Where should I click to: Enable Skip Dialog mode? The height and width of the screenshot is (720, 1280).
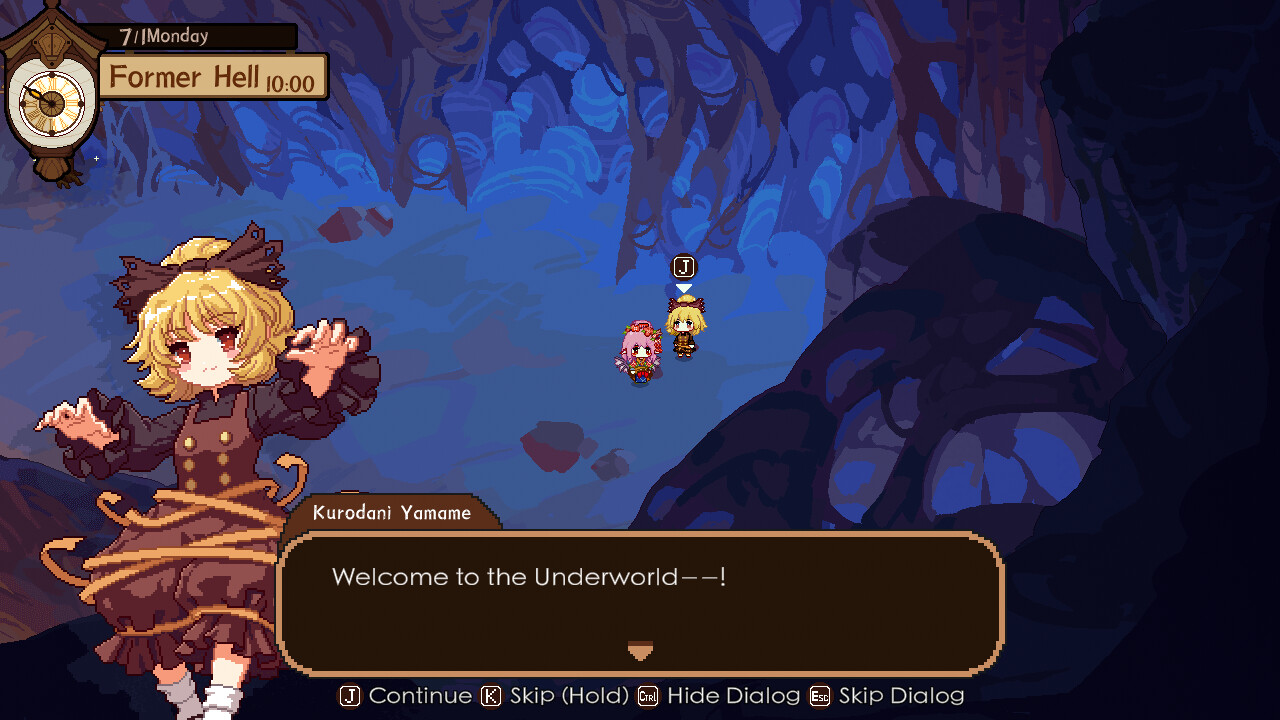click(x=899, y=696)
